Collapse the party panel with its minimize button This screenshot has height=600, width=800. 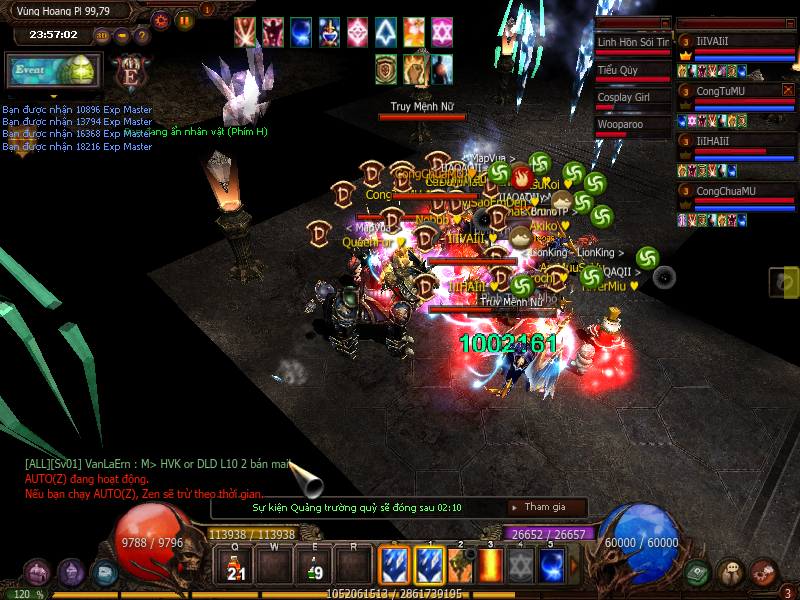790,22
